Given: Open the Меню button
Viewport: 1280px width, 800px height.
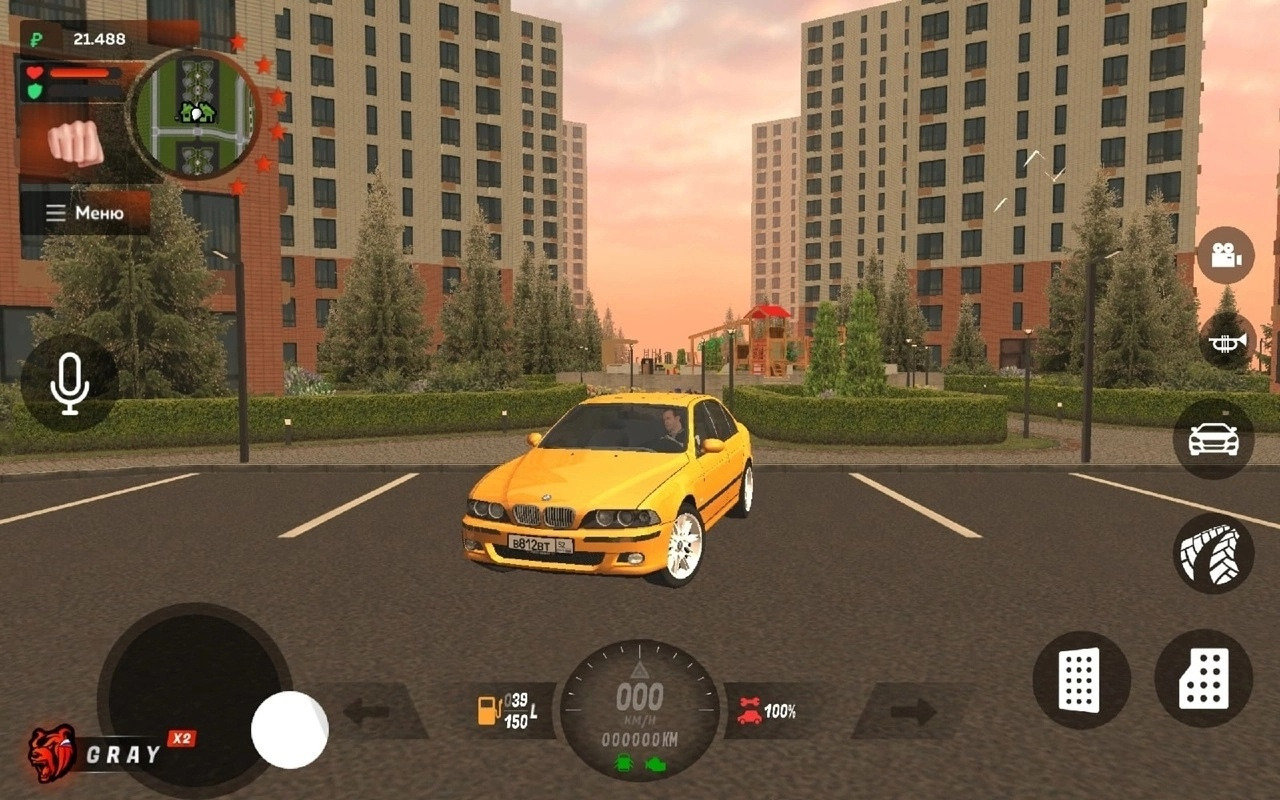Looking at the screenshot, I should tap(86, 213).
